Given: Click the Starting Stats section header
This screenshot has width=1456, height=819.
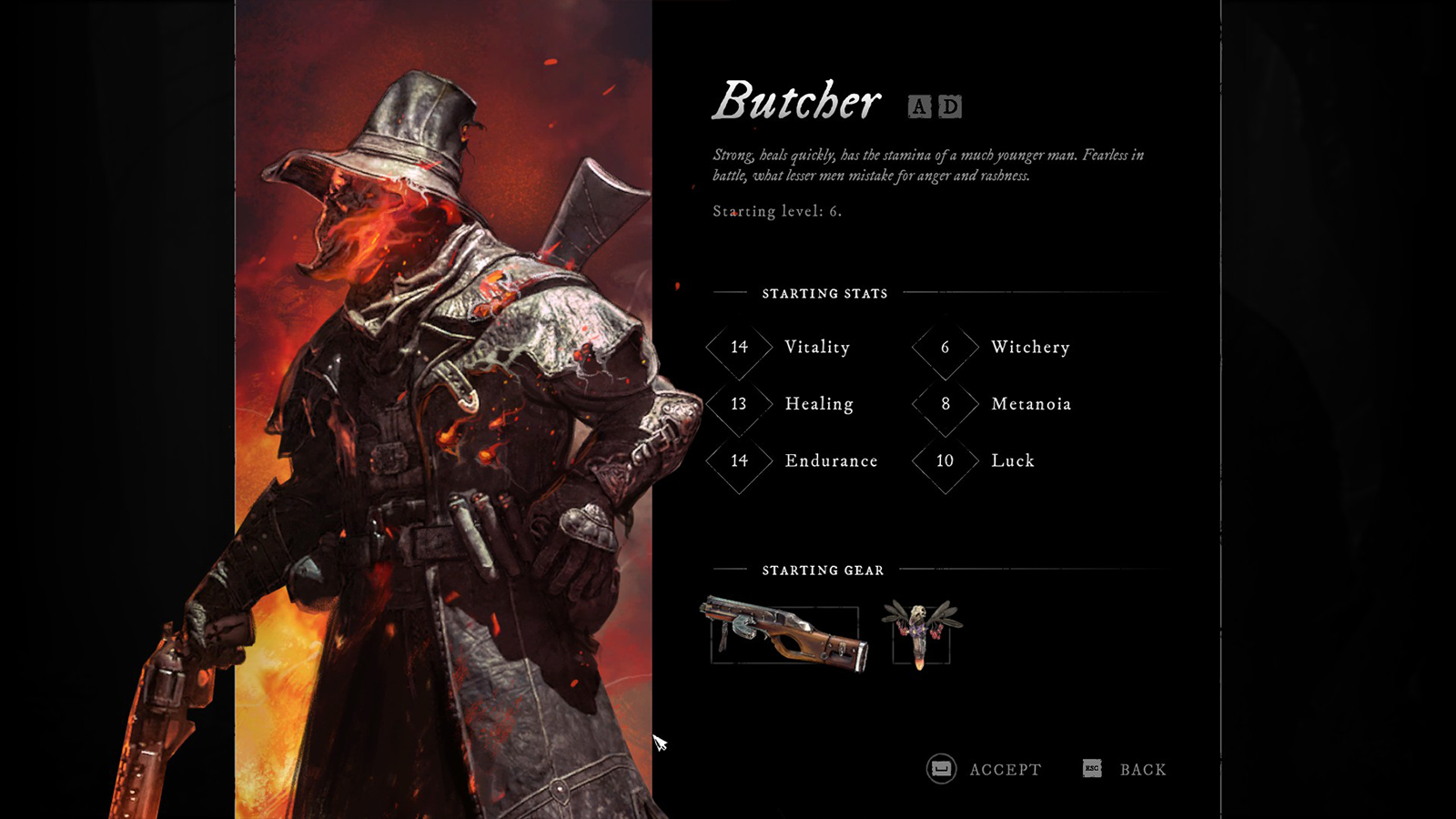Looking at the screenshot, I should click(x=824, y=293).
